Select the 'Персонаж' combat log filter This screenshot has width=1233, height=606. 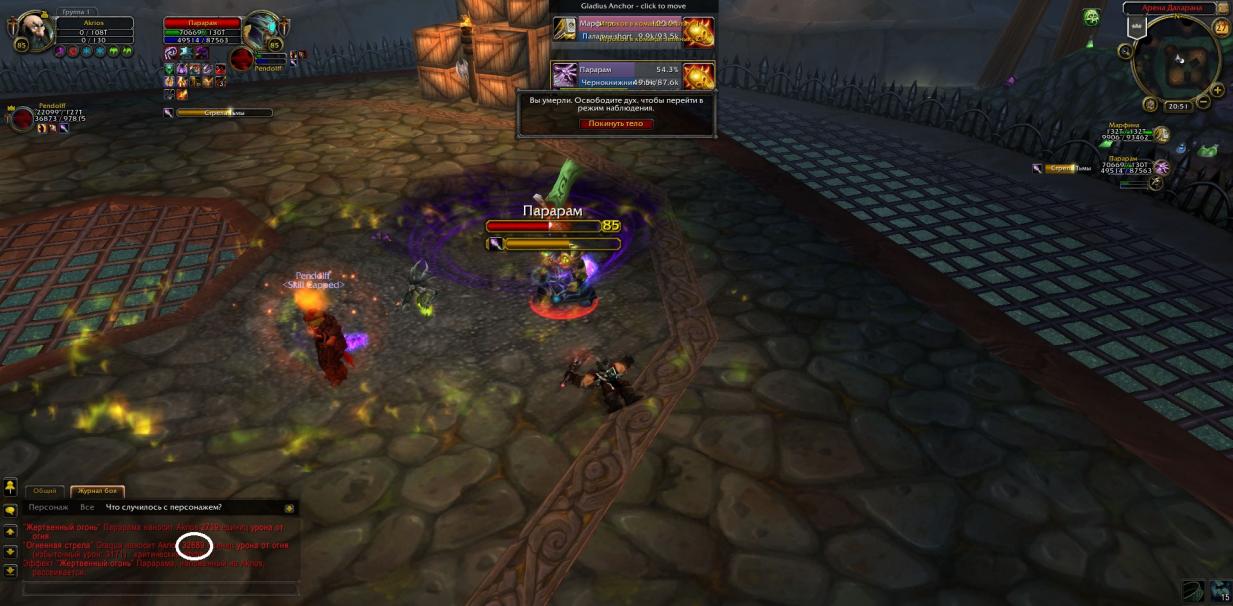(48, 508)
